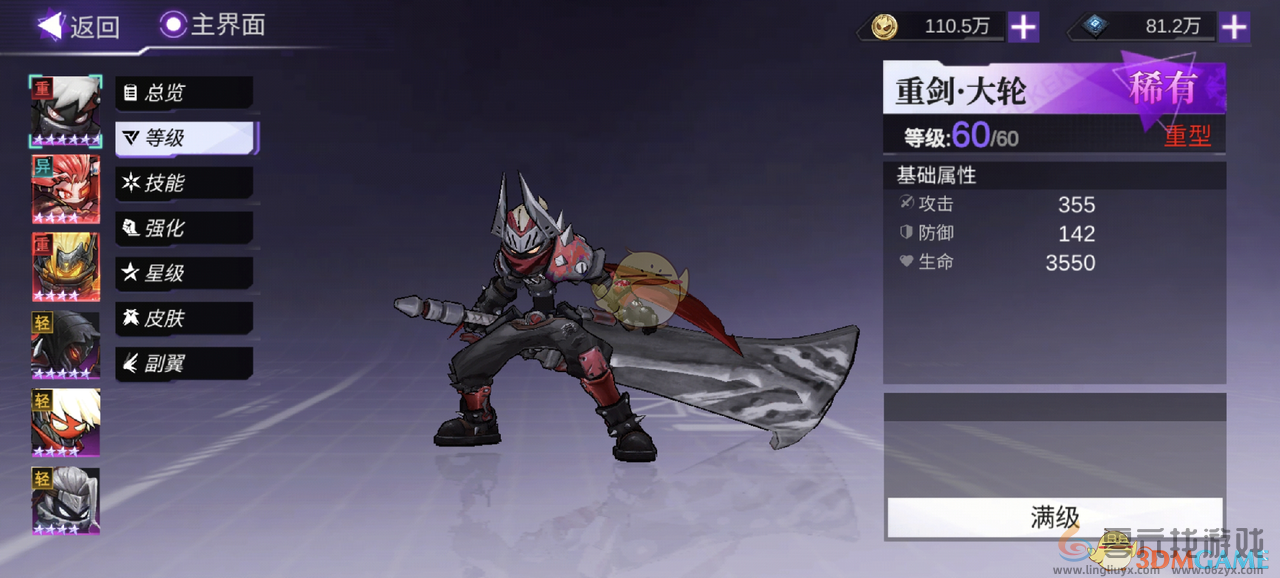The width and height of the screenshot is (1280, 578).
Task: Select the golden armored hero portrait
Action: (x=66, y=267)
